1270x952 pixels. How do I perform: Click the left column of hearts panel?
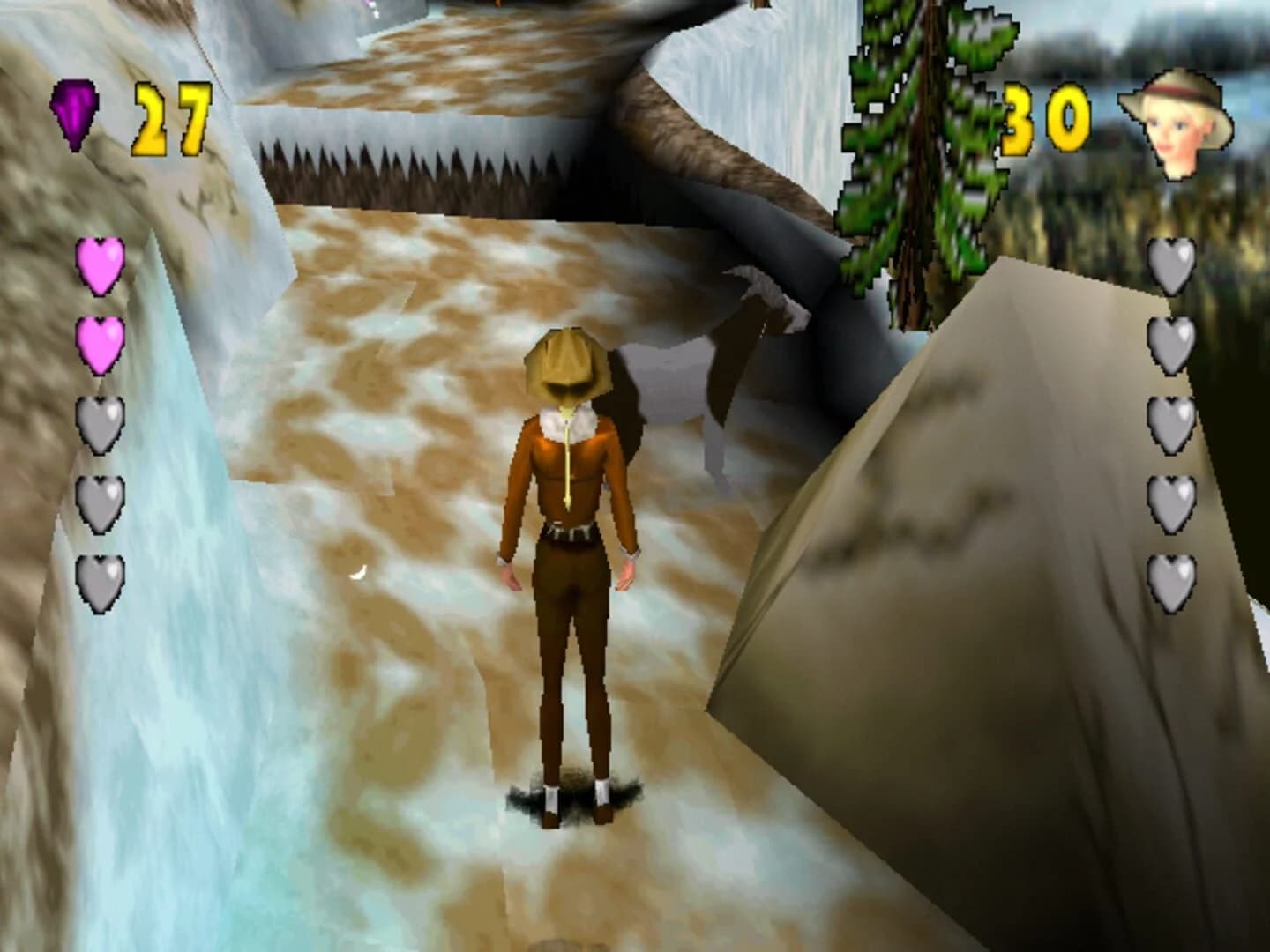click(100, 423)
